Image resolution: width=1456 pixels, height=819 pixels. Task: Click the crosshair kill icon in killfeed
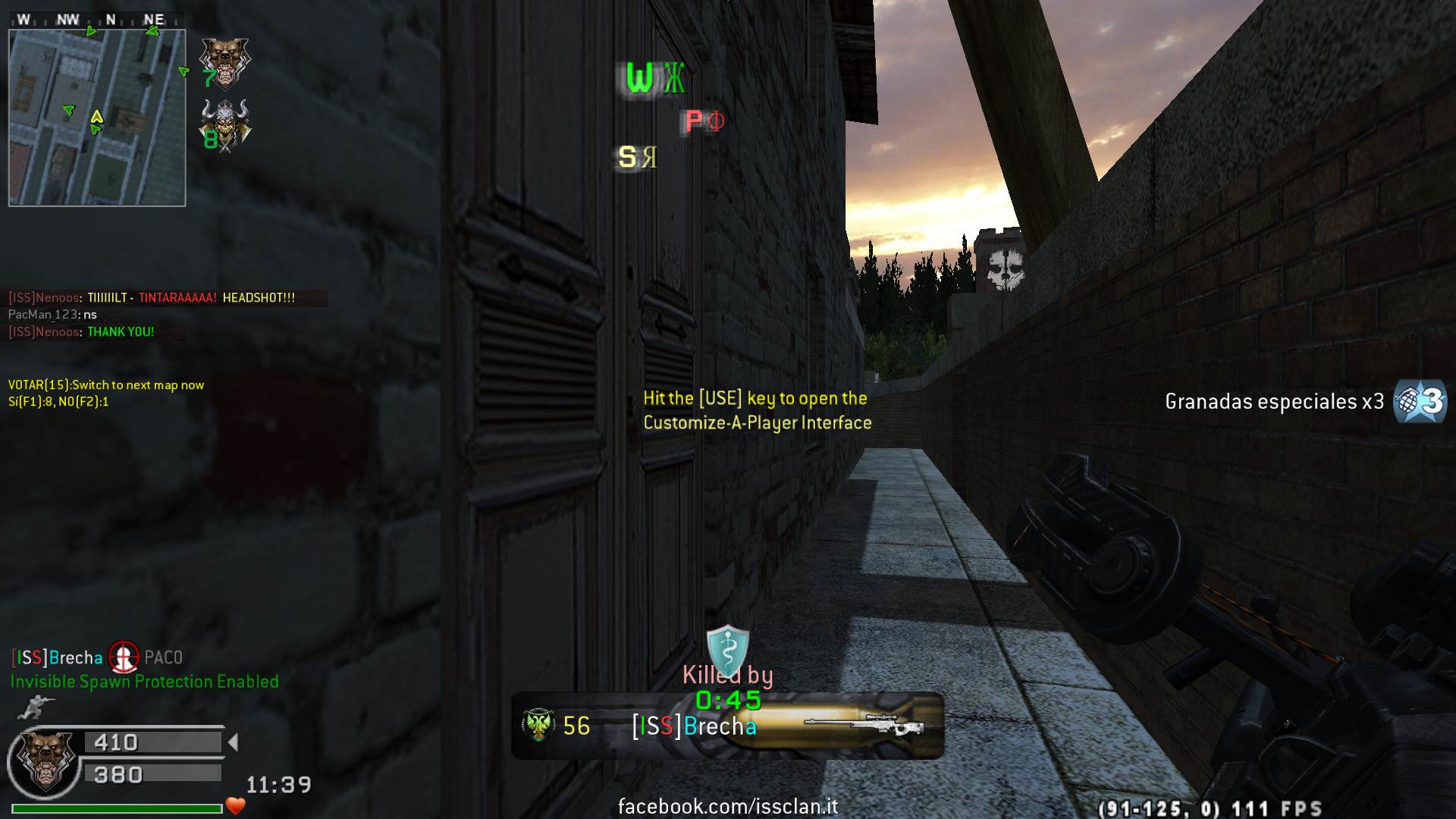(x=124, y=657)
